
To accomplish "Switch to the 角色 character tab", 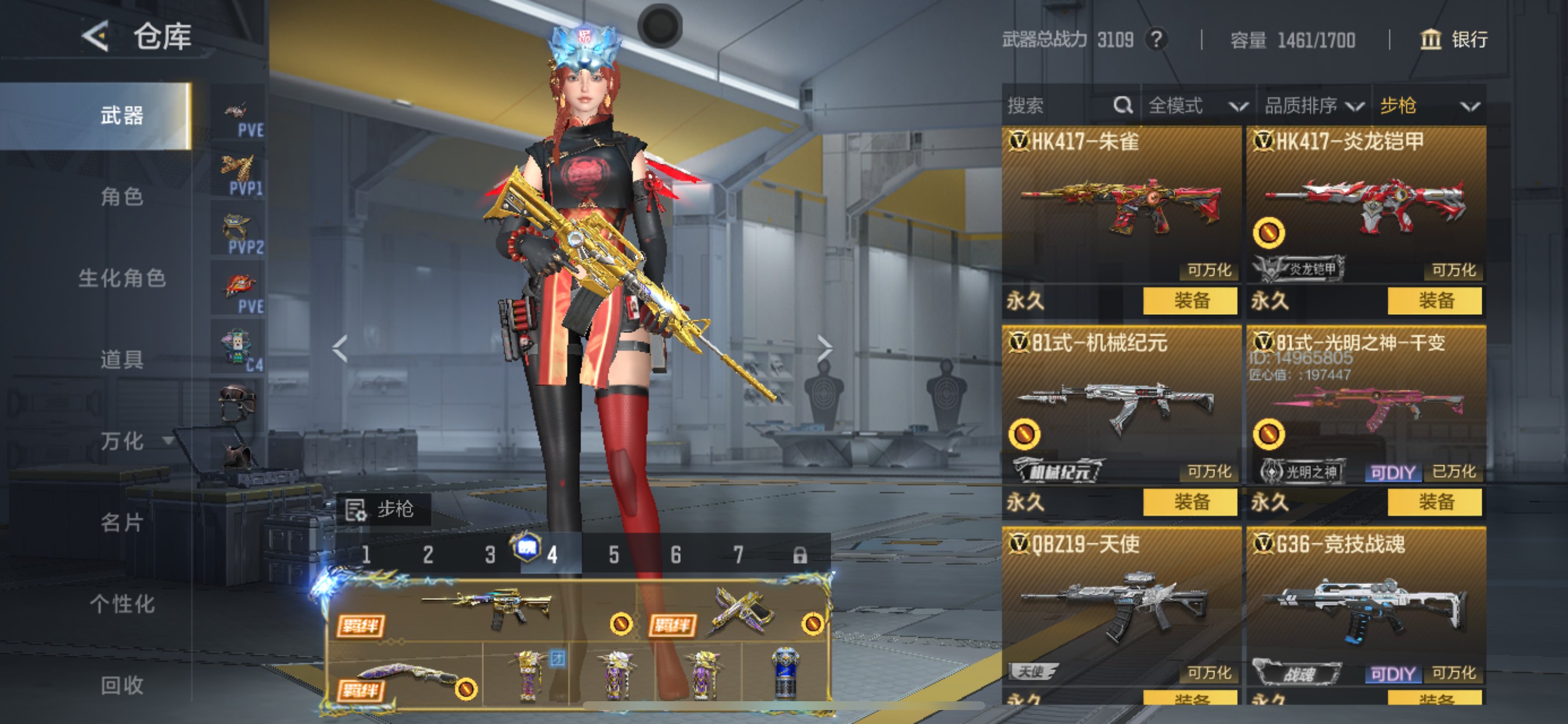I will [x=122, y=196].
